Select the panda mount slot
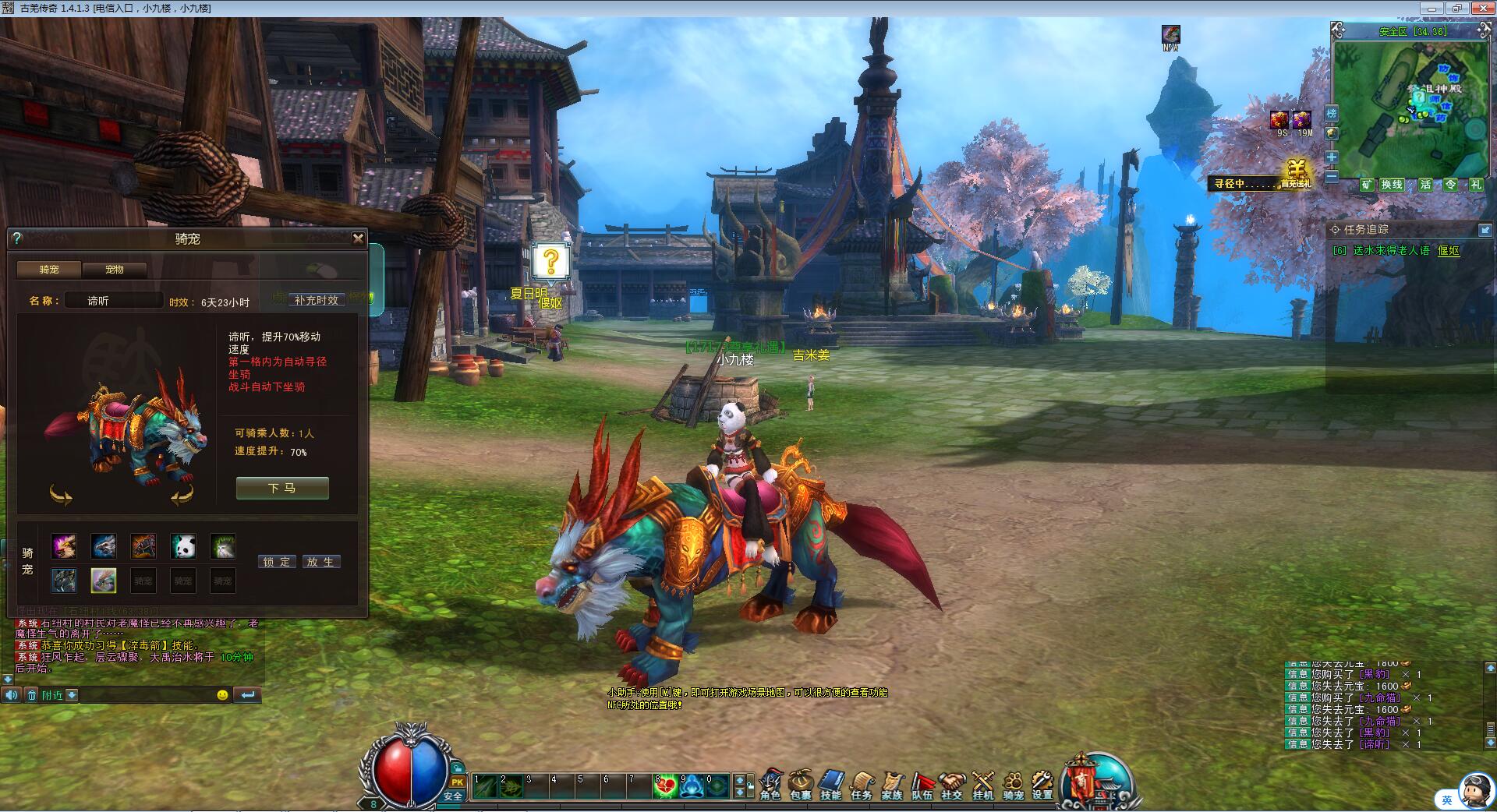This screenshot has height=812, width=1497. click(x=183, y=546)
